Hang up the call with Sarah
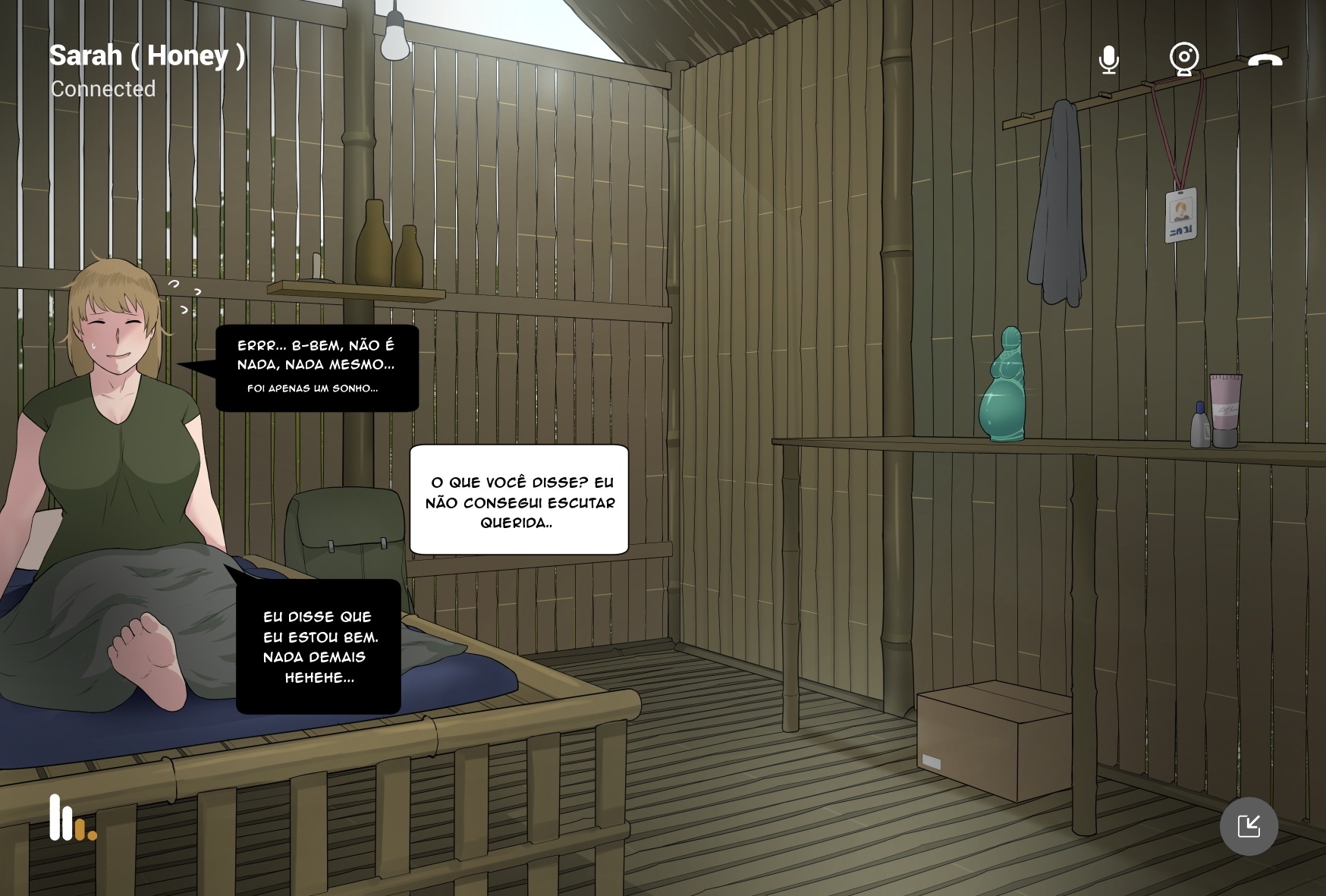 1265,60
